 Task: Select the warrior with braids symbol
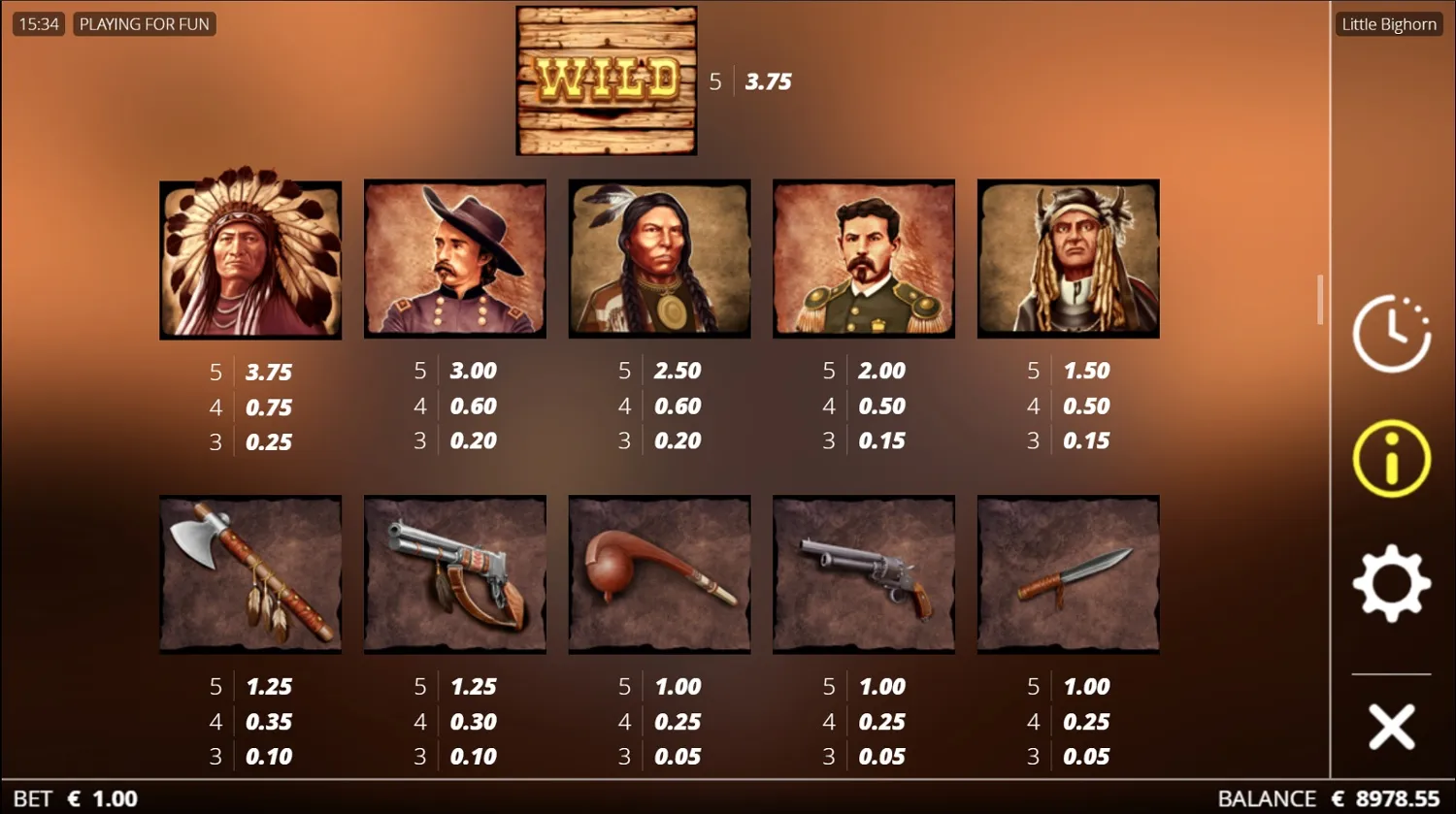coord(659,258)
